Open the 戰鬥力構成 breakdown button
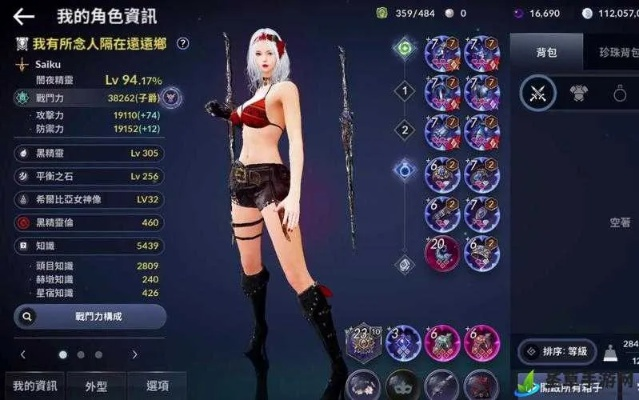The width and height of the screenshot is (639, 400). (90, 316)
